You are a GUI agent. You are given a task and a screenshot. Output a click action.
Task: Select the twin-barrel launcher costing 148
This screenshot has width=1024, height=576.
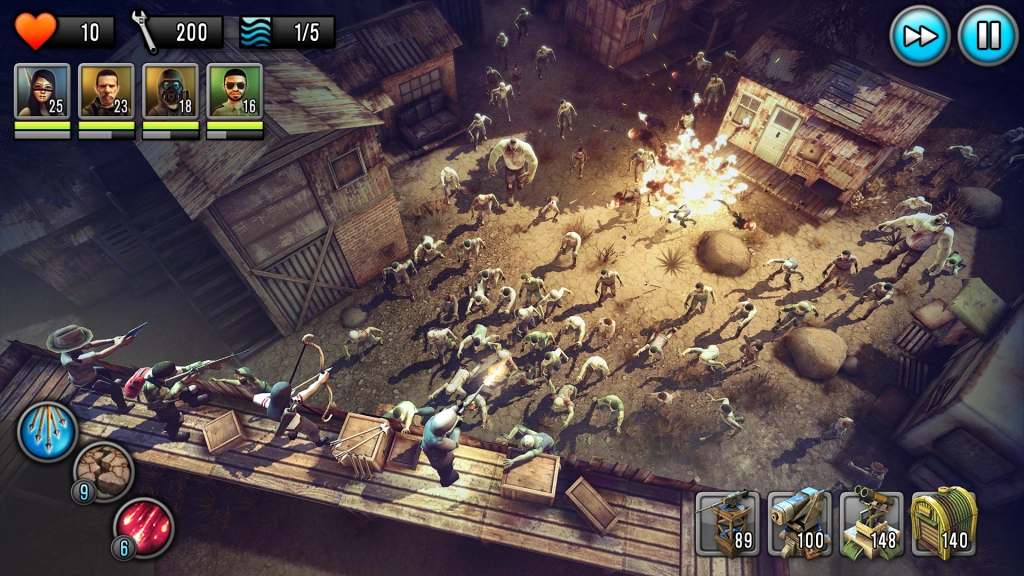coord(871,522)
